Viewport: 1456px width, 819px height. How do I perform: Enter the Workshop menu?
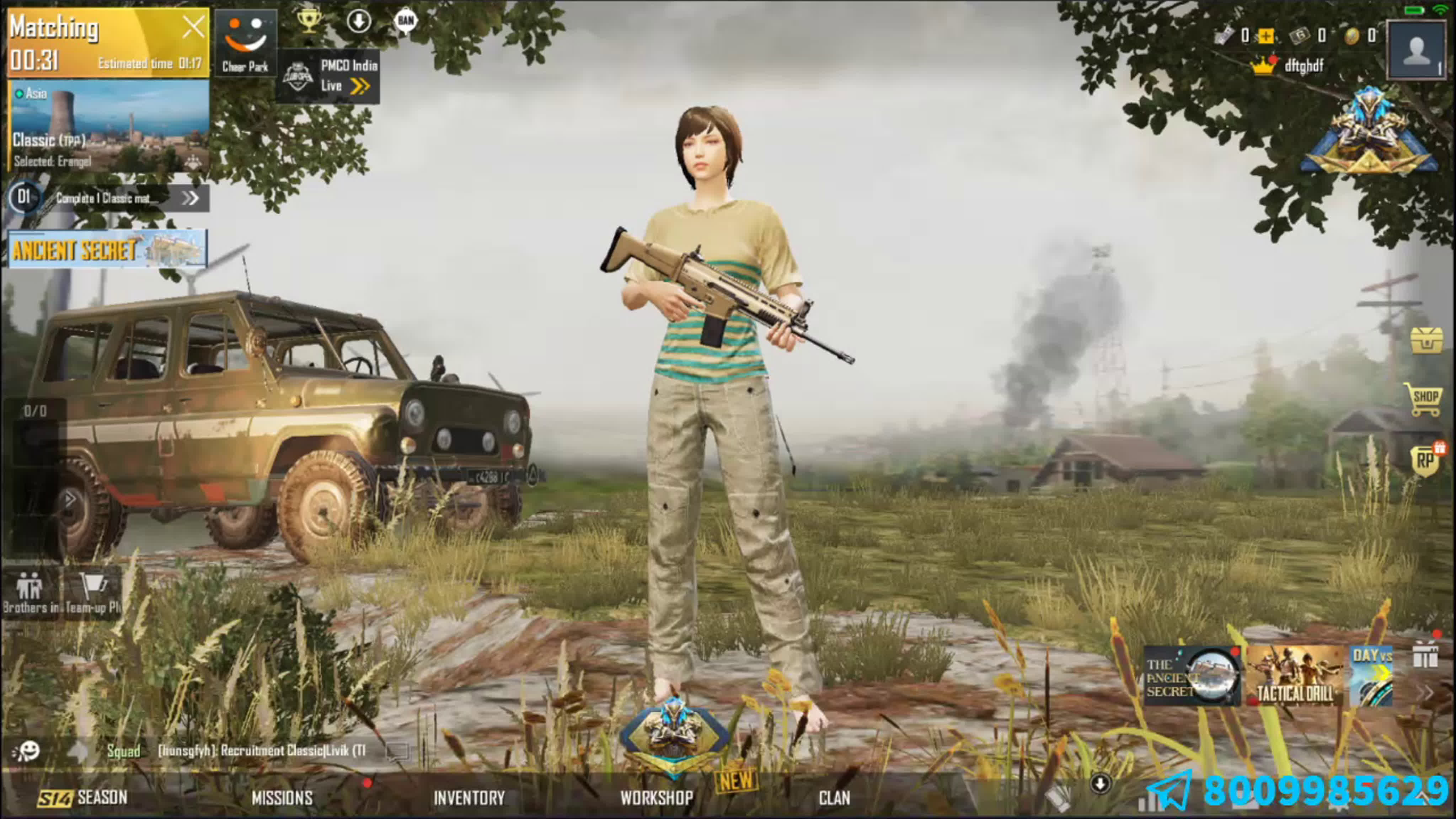[x=657, y=798]
